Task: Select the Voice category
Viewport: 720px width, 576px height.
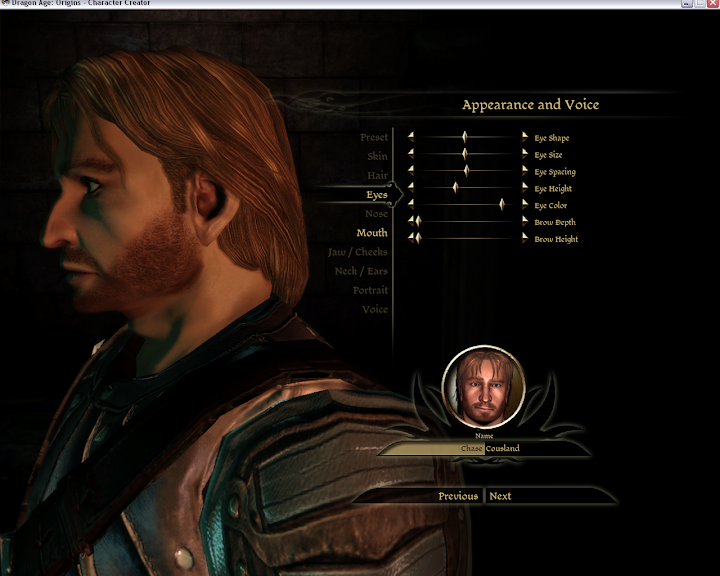Action: (374, 309)
